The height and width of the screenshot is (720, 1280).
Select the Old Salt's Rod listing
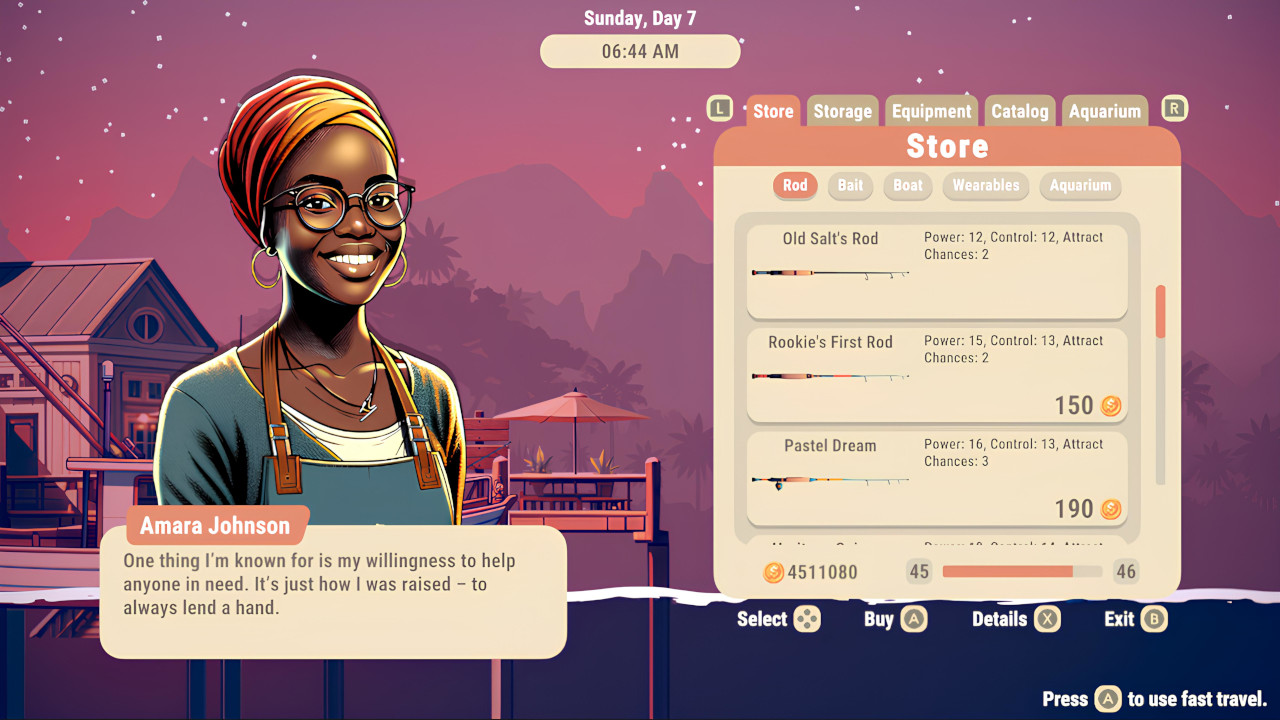[x=937, y=271]
